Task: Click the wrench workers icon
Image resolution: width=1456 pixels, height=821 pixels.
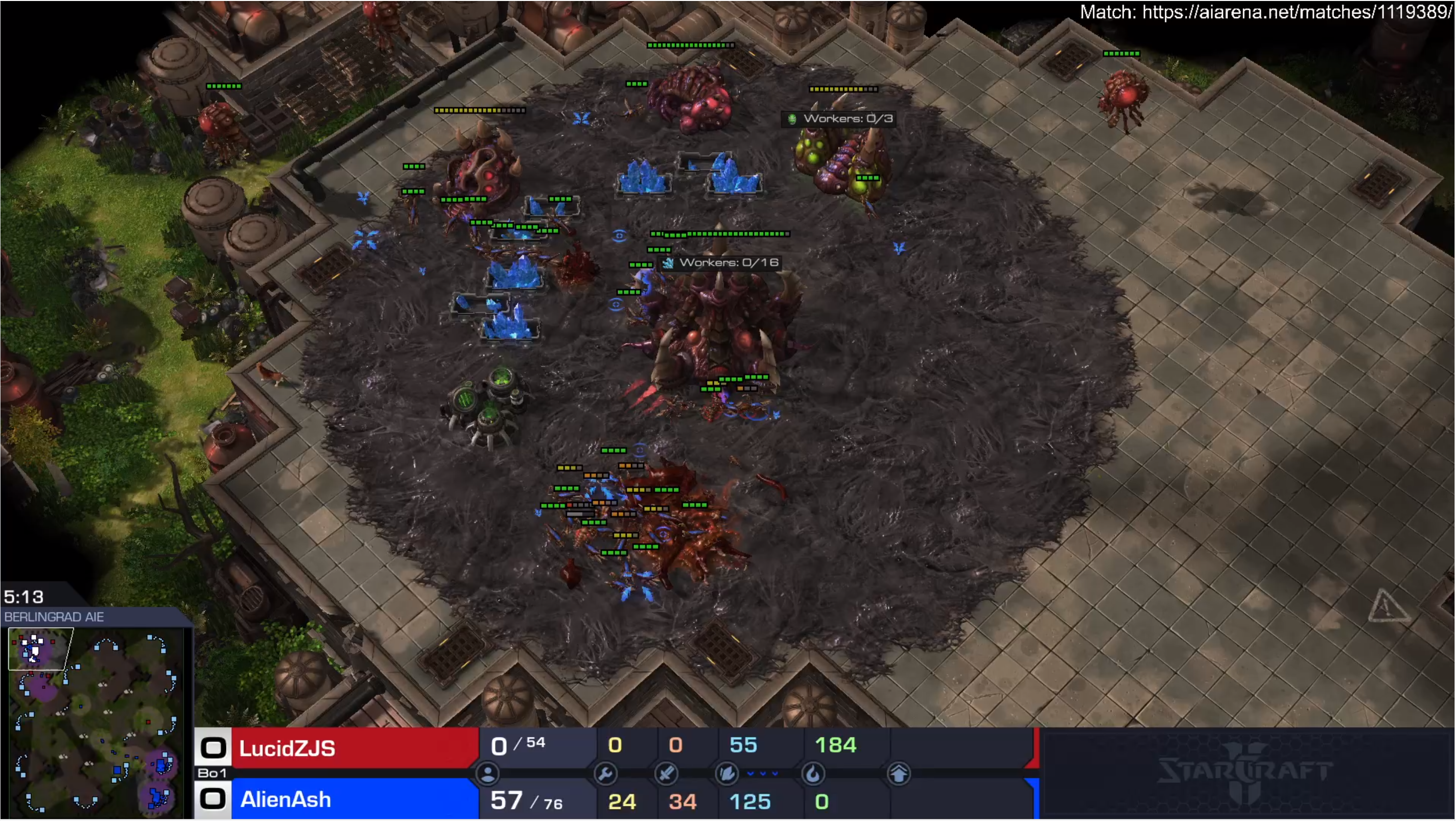Action: point(605,774)
